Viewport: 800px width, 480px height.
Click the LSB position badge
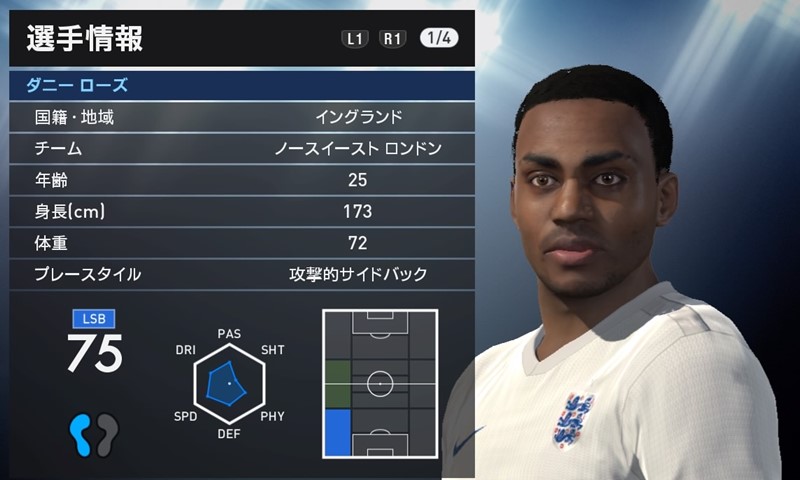pyautogui.click(x=94, y=319)
